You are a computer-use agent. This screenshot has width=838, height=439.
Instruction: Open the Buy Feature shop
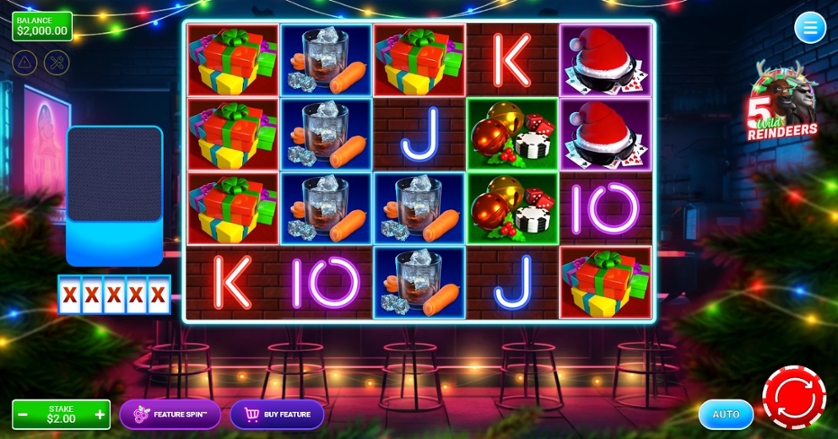point(277,414)
